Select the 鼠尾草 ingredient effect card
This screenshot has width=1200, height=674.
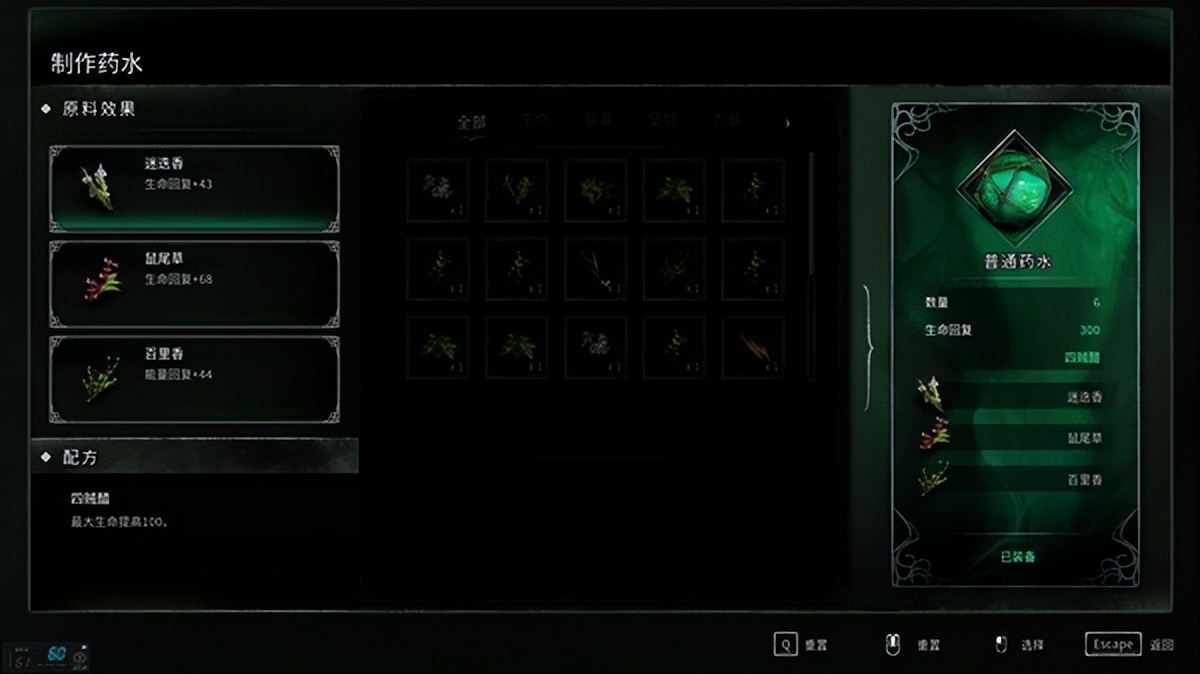[x=194, y=283]
